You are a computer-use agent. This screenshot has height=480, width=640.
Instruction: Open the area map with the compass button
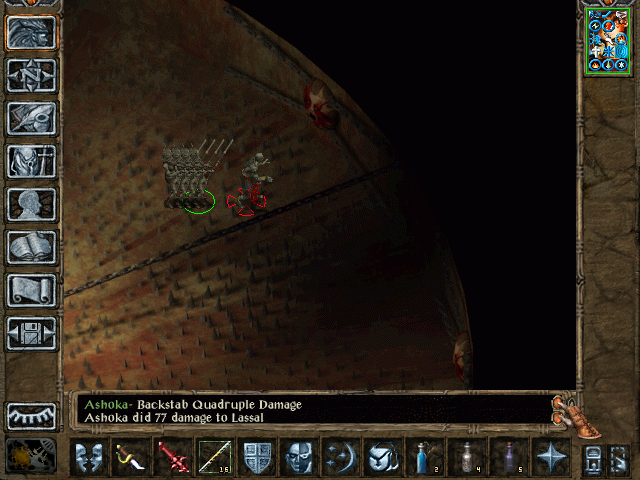click(31, 75)
